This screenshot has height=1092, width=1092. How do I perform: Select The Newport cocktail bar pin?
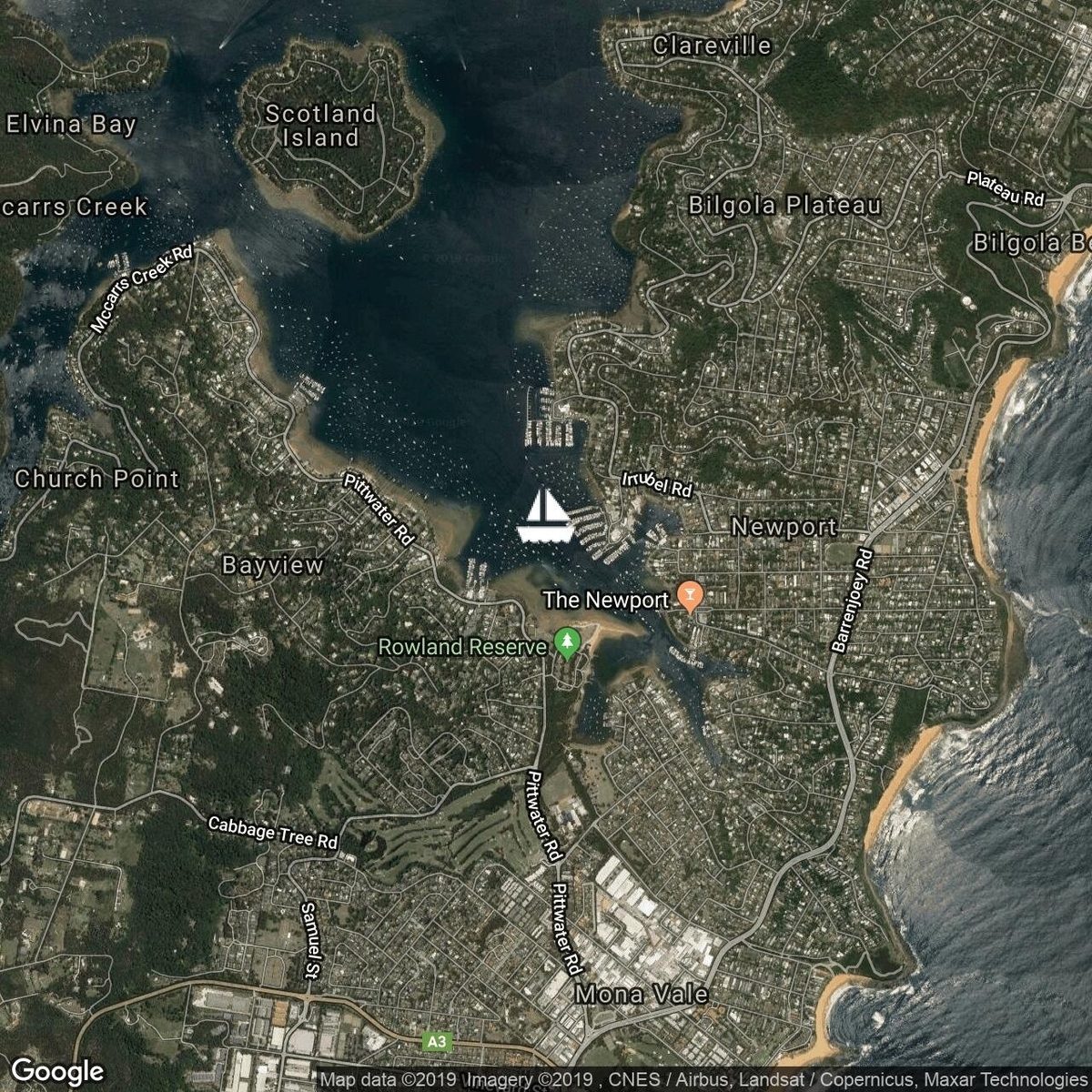coord(690,597)
